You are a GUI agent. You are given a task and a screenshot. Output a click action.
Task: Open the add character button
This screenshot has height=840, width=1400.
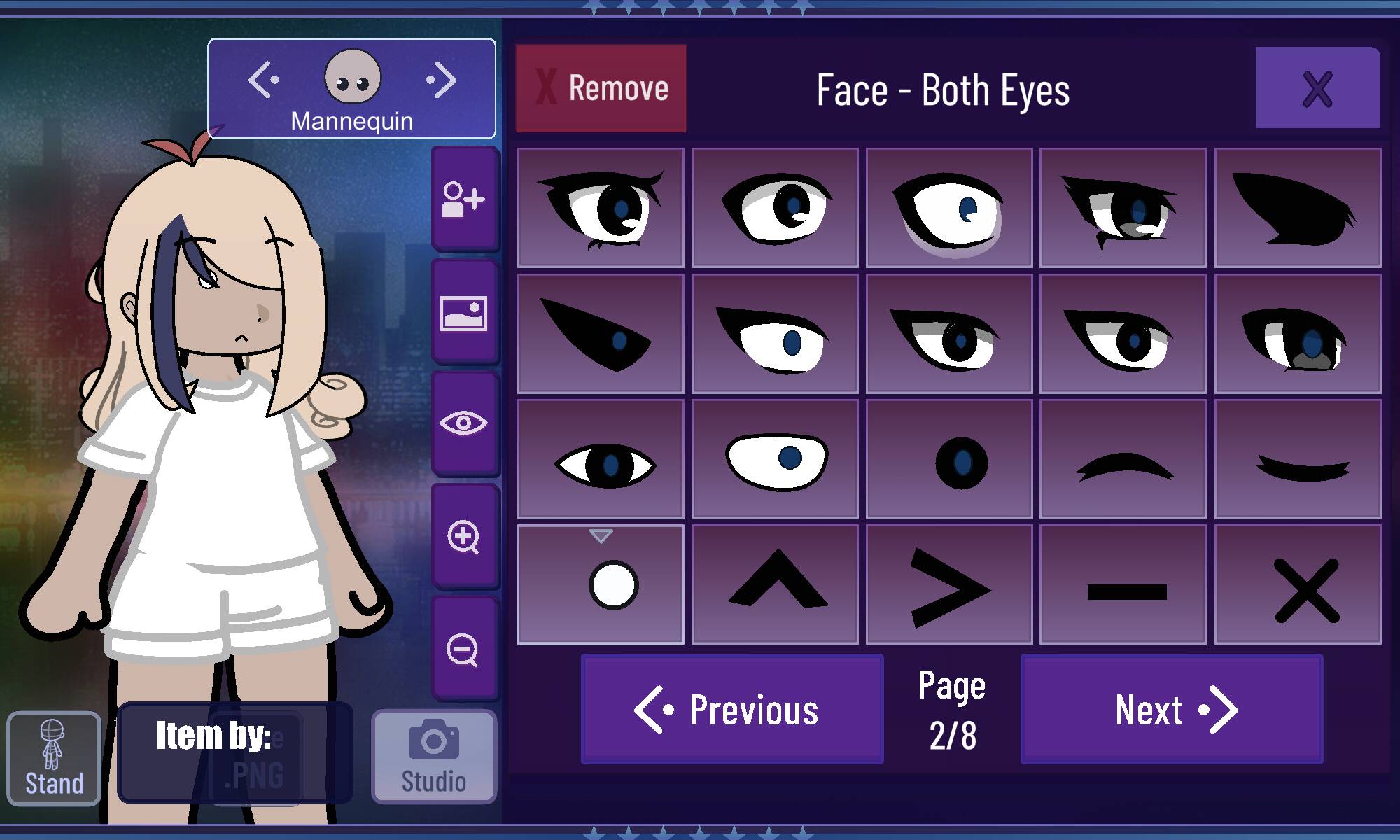point(464,199)
